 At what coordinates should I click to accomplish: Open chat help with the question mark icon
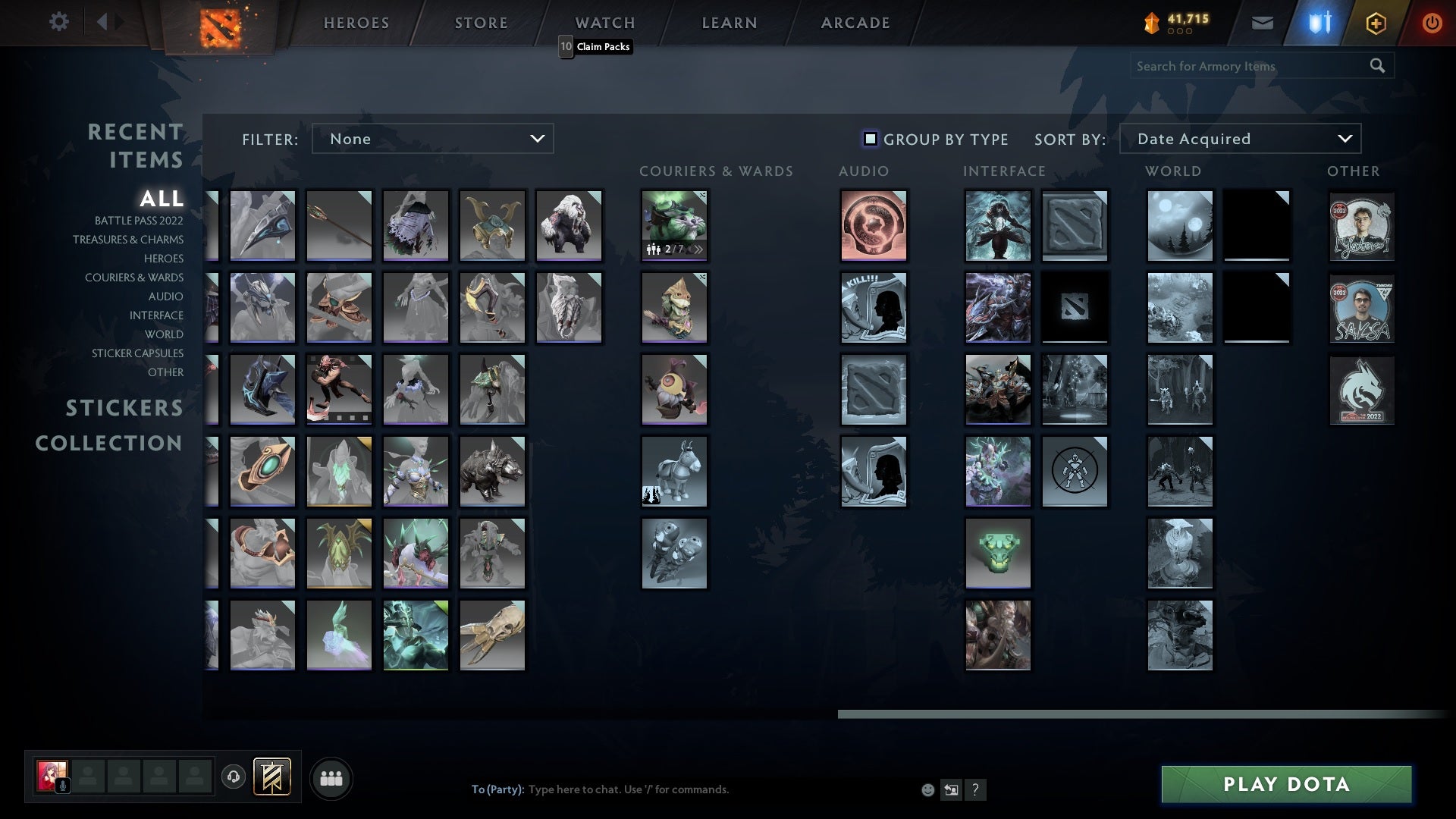tap(975, 789)
